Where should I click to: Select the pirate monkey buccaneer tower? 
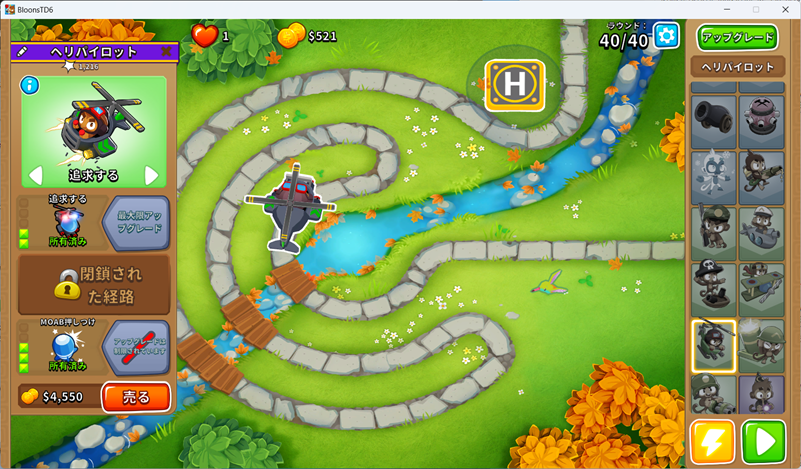coord(713,290)
